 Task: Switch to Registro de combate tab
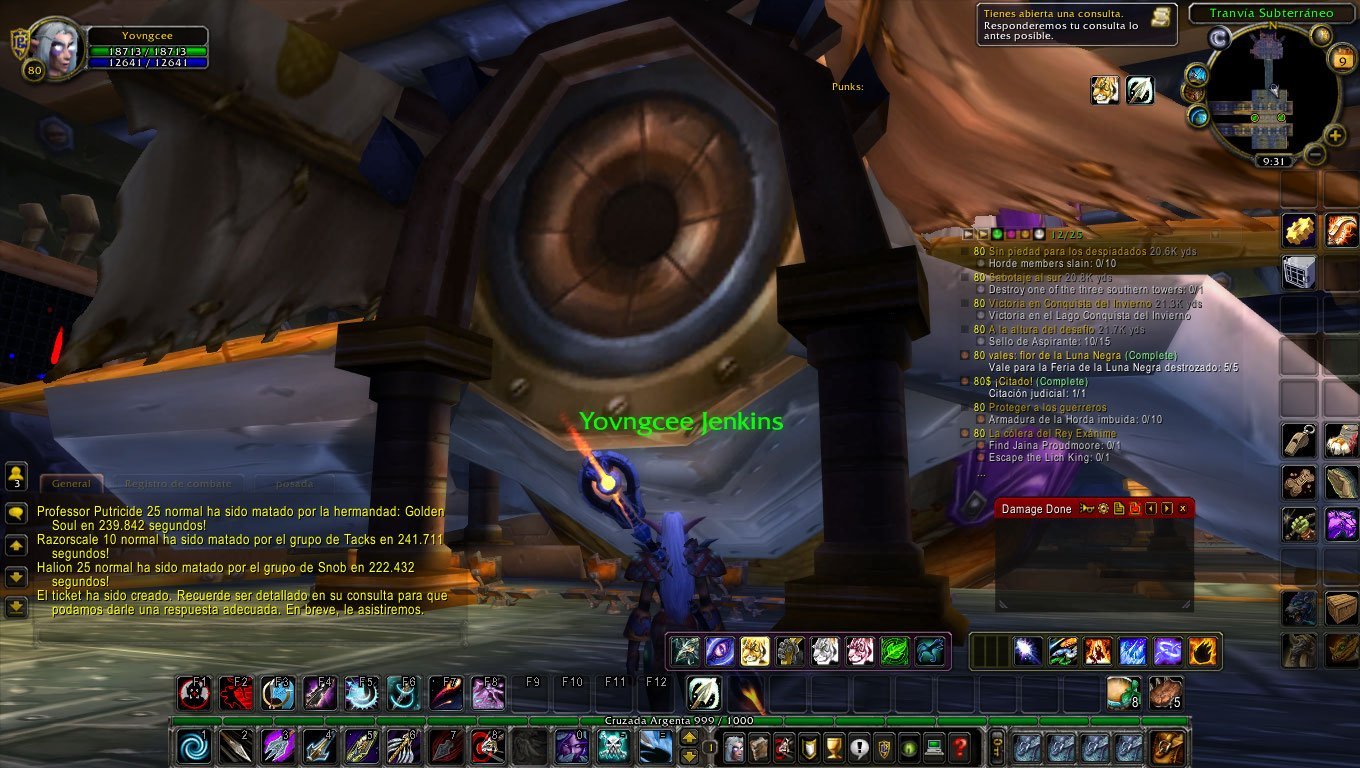pos(178,483)
